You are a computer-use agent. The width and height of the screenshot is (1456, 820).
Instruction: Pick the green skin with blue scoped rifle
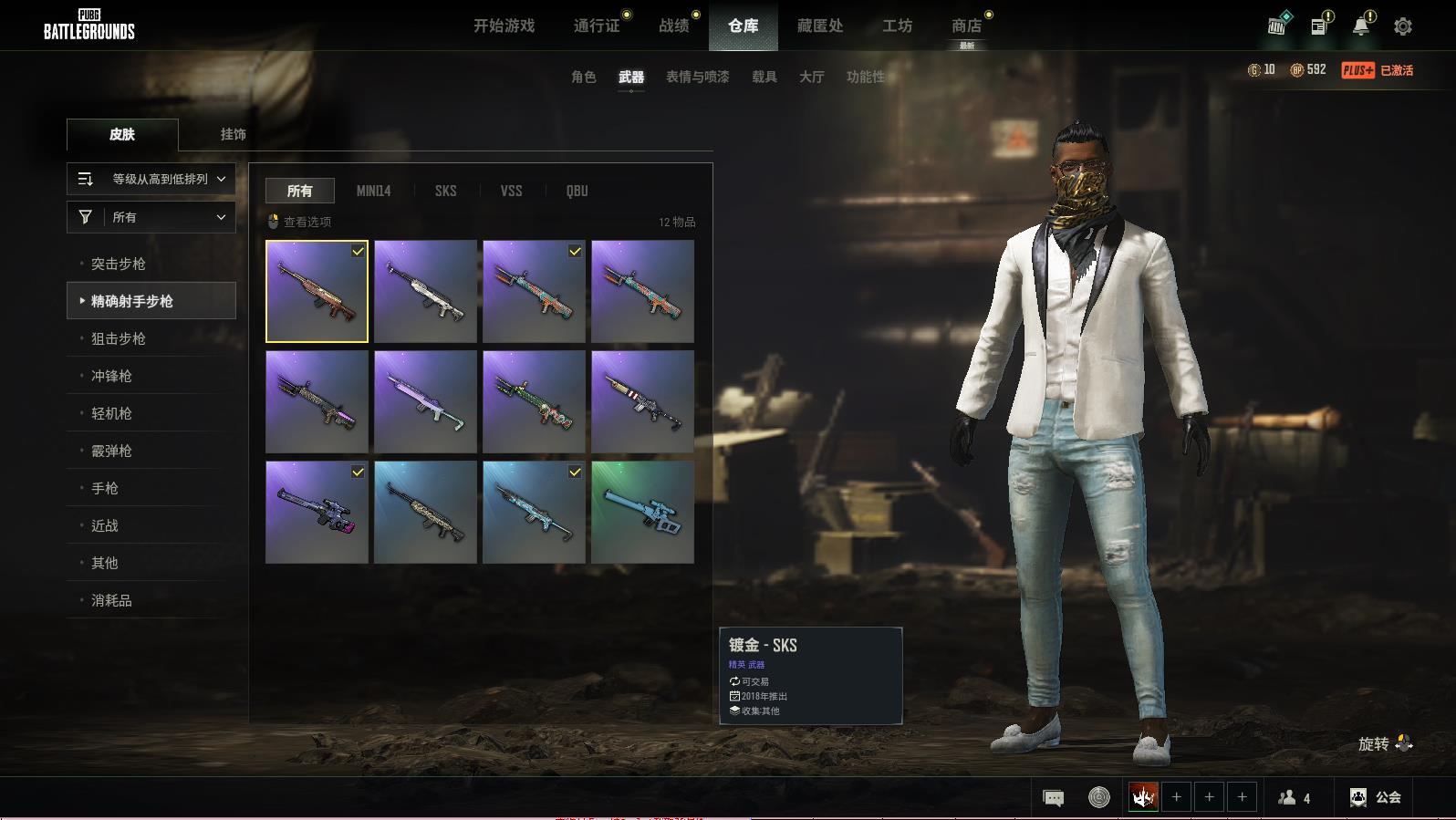pos(642,512)
